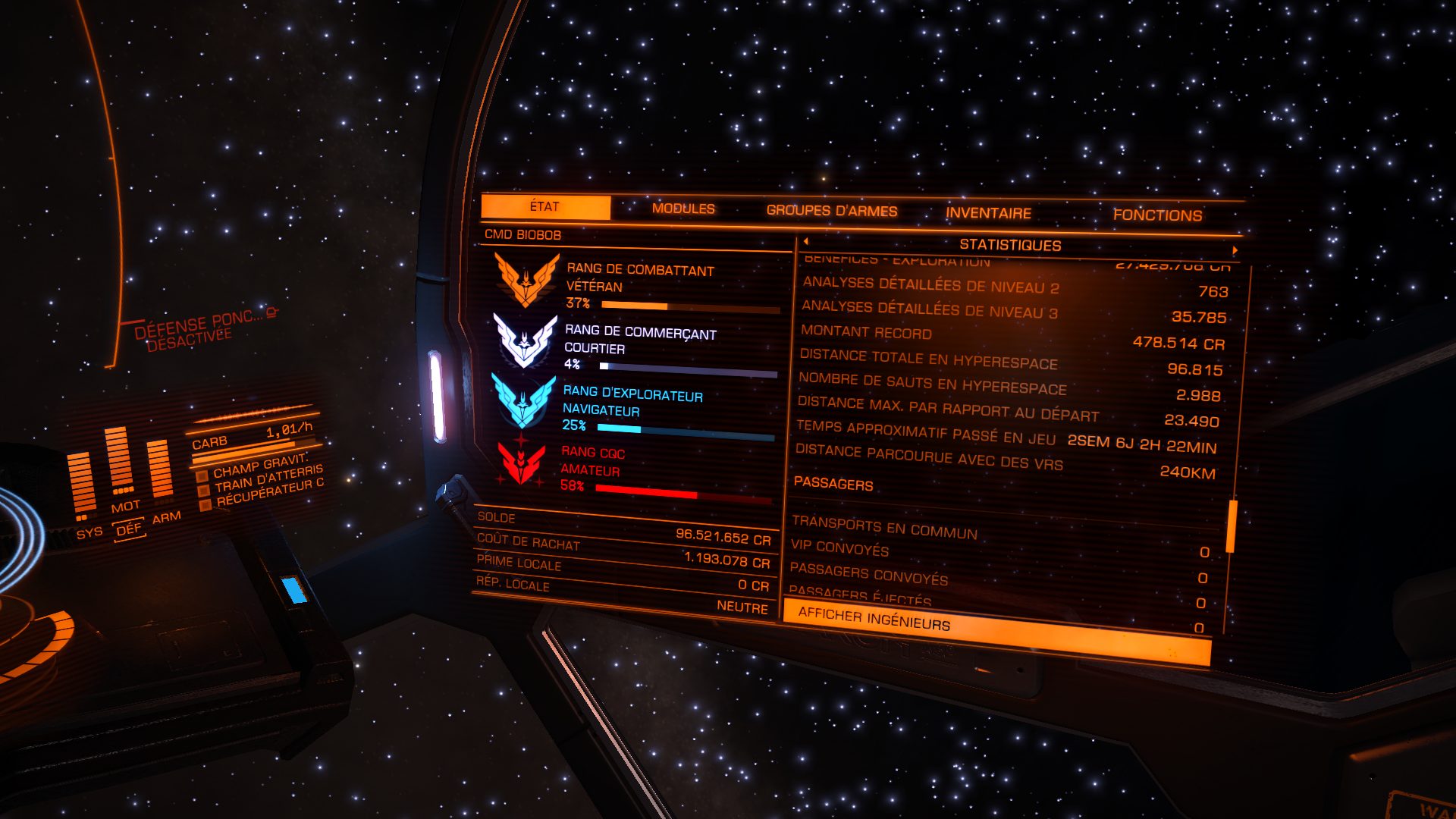Viewport: 1456px width, 819px height.
Task: Click the left arrow beside STATISTIQUES
Action: pos(805,241)
